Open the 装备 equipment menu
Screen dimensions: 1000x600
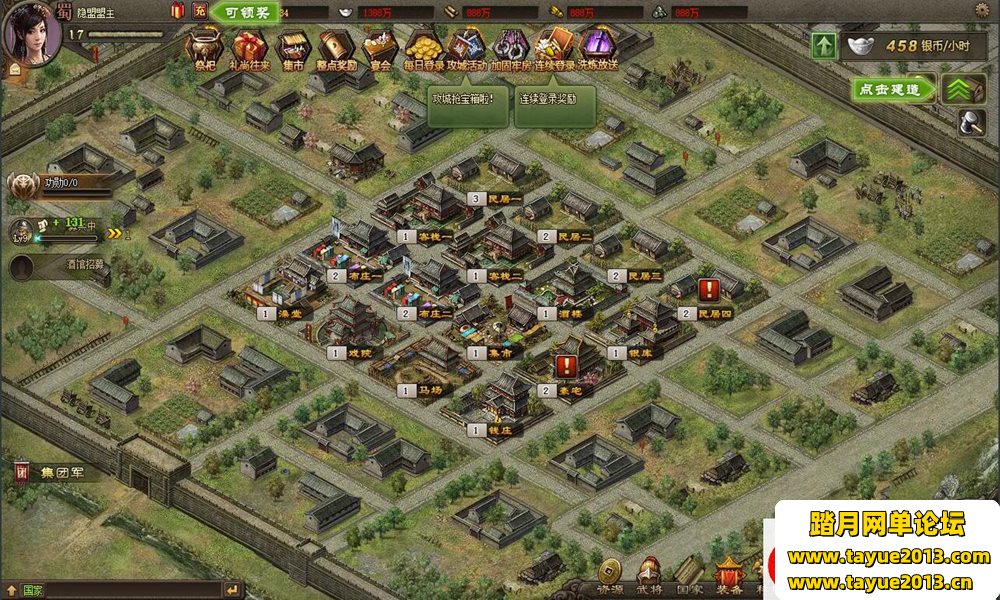[x=730, y=577]
